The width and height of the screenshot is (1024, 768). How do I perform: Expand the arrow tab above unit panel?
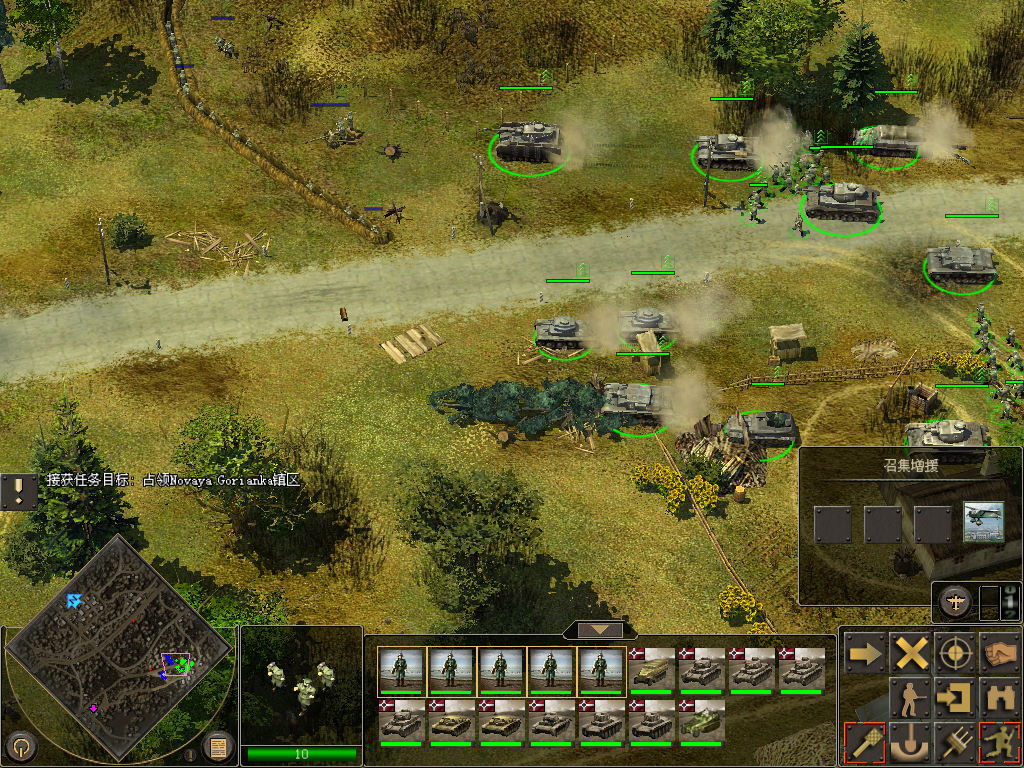point(600,630)
